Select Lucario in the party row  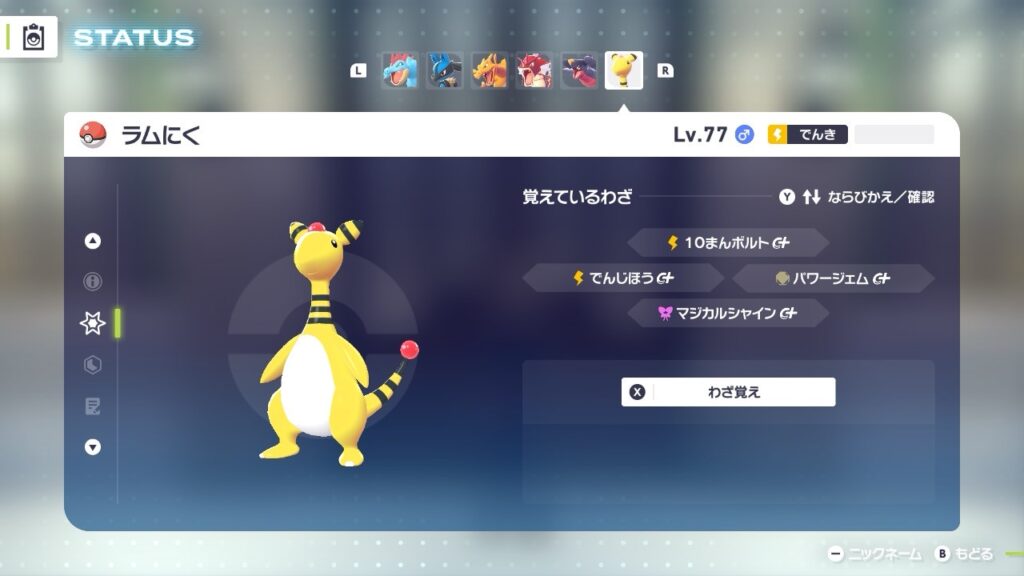[445, 71]
